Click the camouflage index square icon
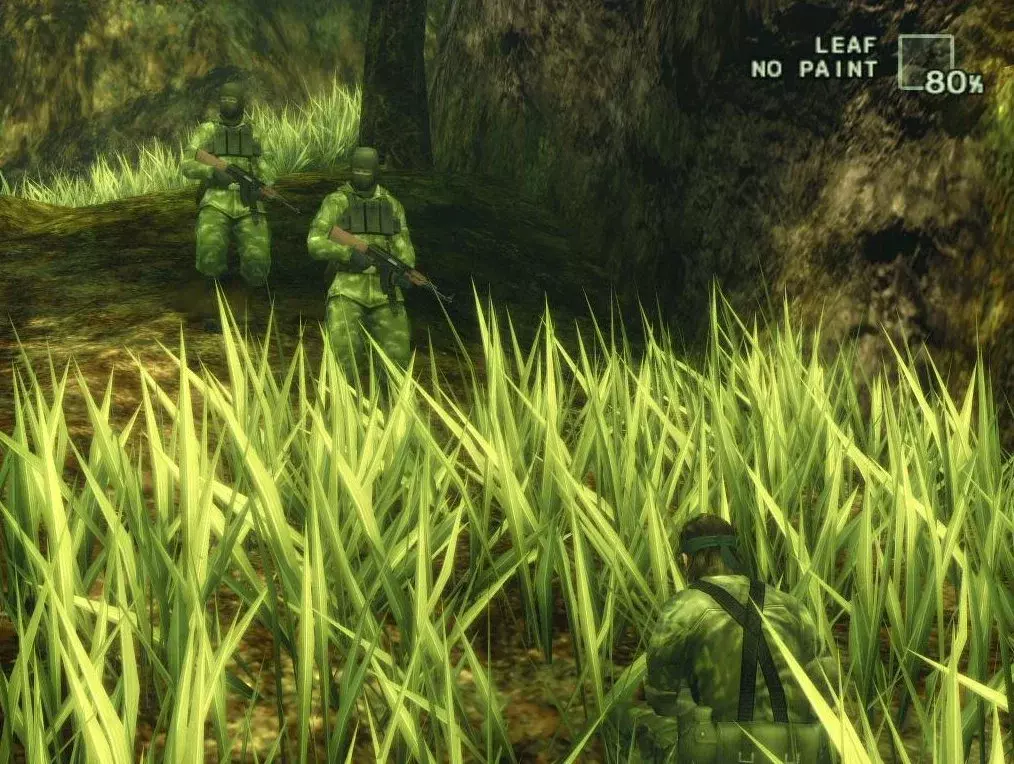This screenshot has height=764, width=1014. pyautogui.click(x=925, y=61)
